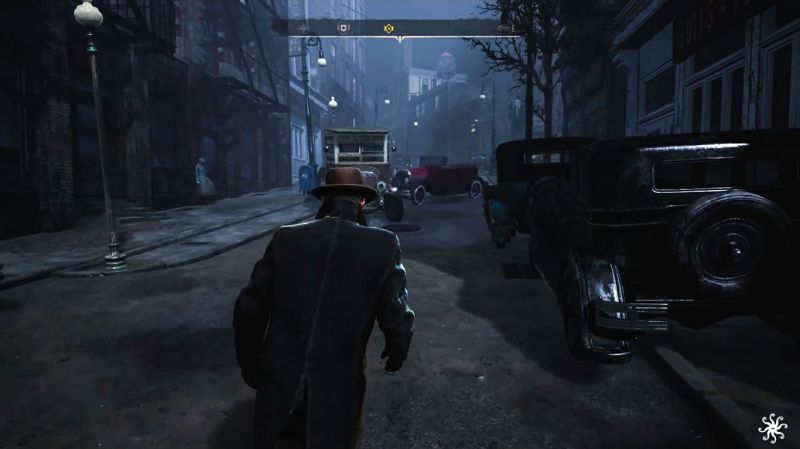
Task: Click the white shield marker on the compass
Action: tap(344, 28)
